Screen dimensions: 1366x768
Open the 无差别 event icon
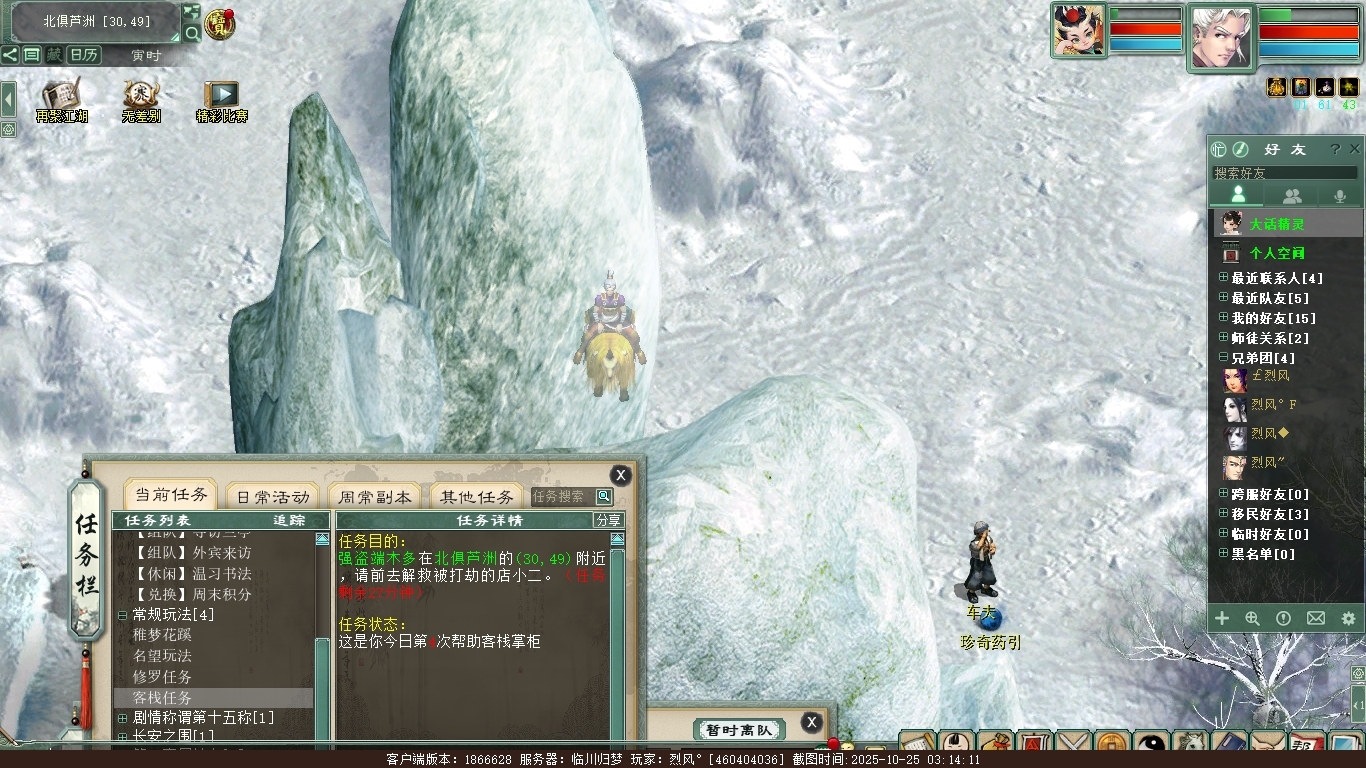[x=141, y=101]
